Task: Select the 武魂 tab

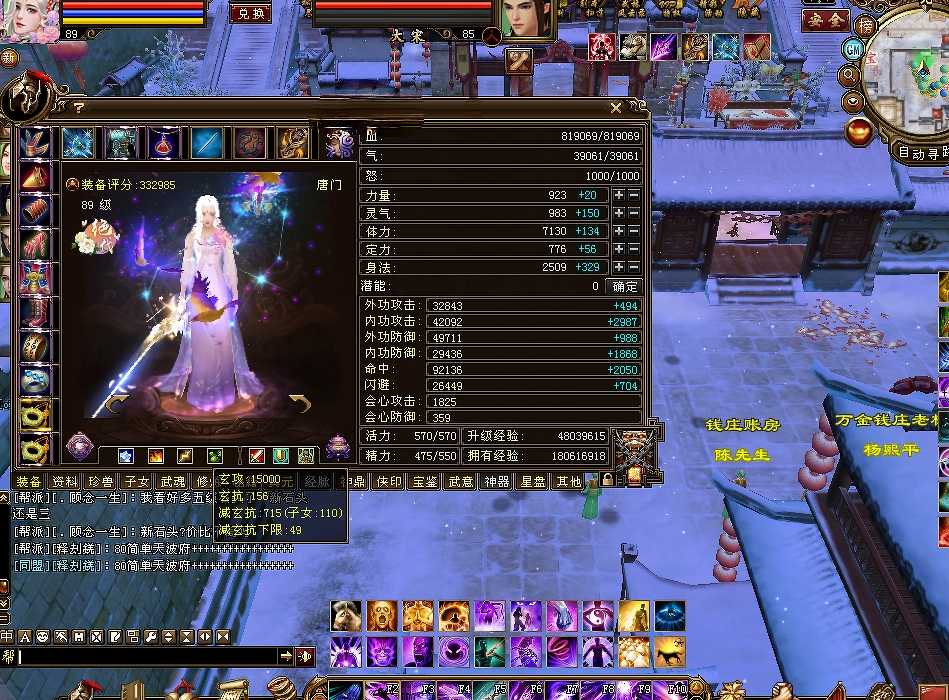Action: [x=172, y=482]
